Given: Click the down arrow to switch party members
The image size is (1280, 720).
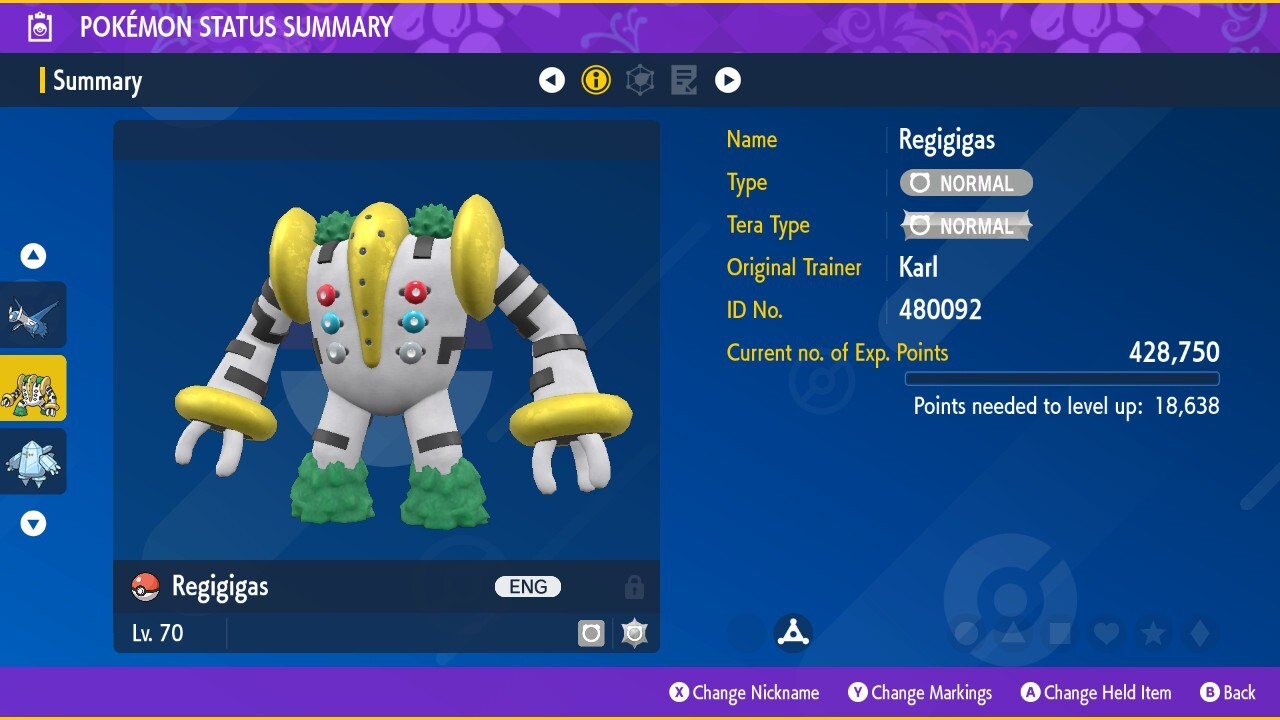Looking at the screenshot, I should (x=33, y=522).
